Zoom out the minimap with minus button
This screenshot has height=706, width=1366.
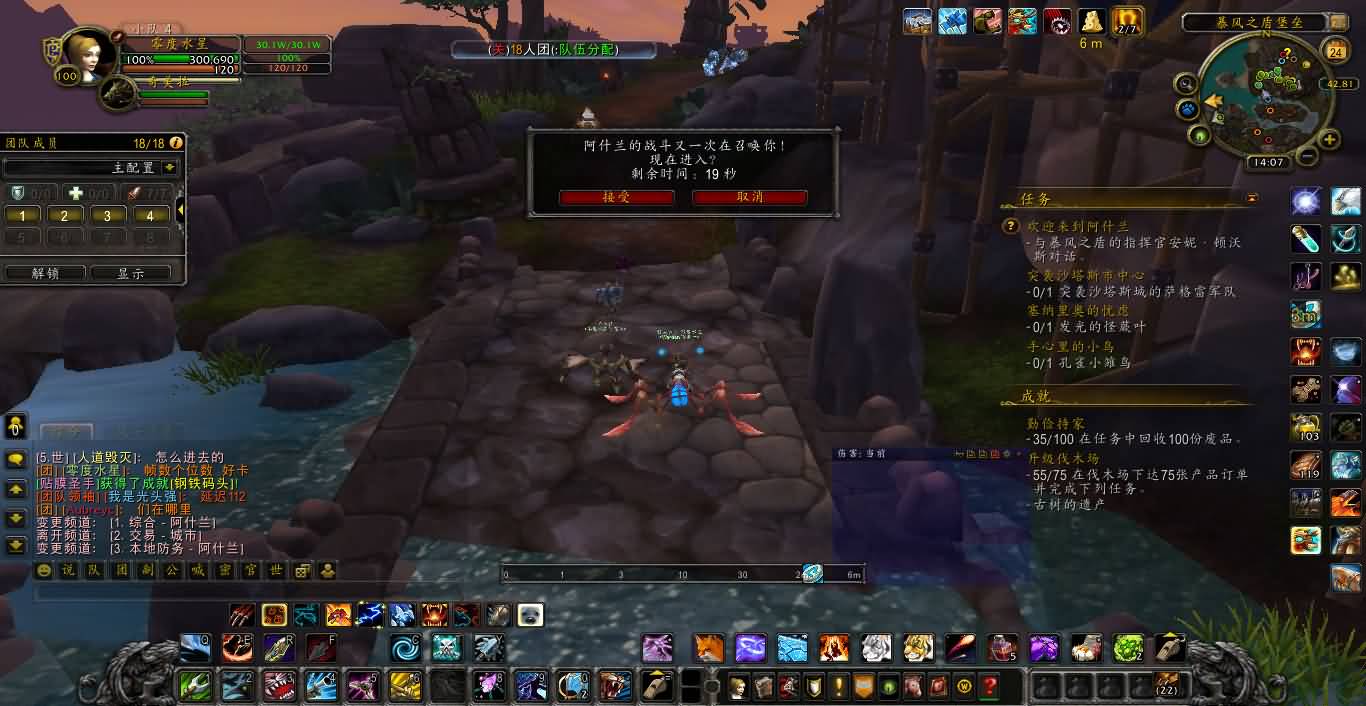1307,156
